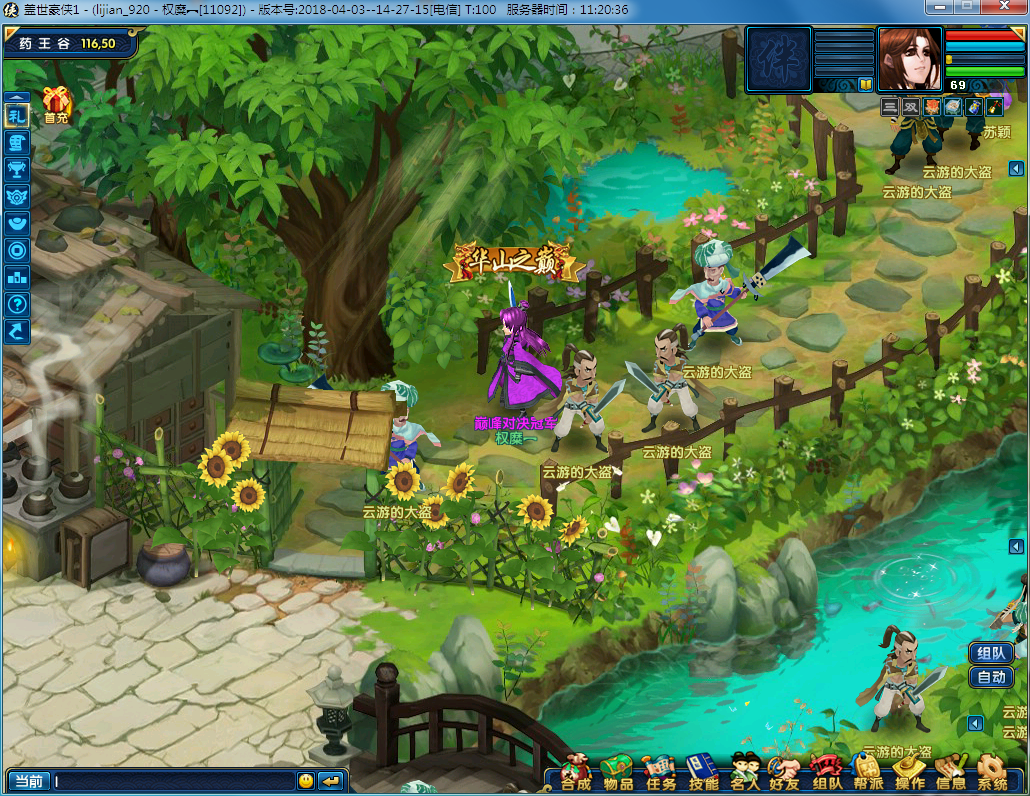Open the 帮派 guild panel
This screenshot has width=1030, height=796.
pos(868,770)
